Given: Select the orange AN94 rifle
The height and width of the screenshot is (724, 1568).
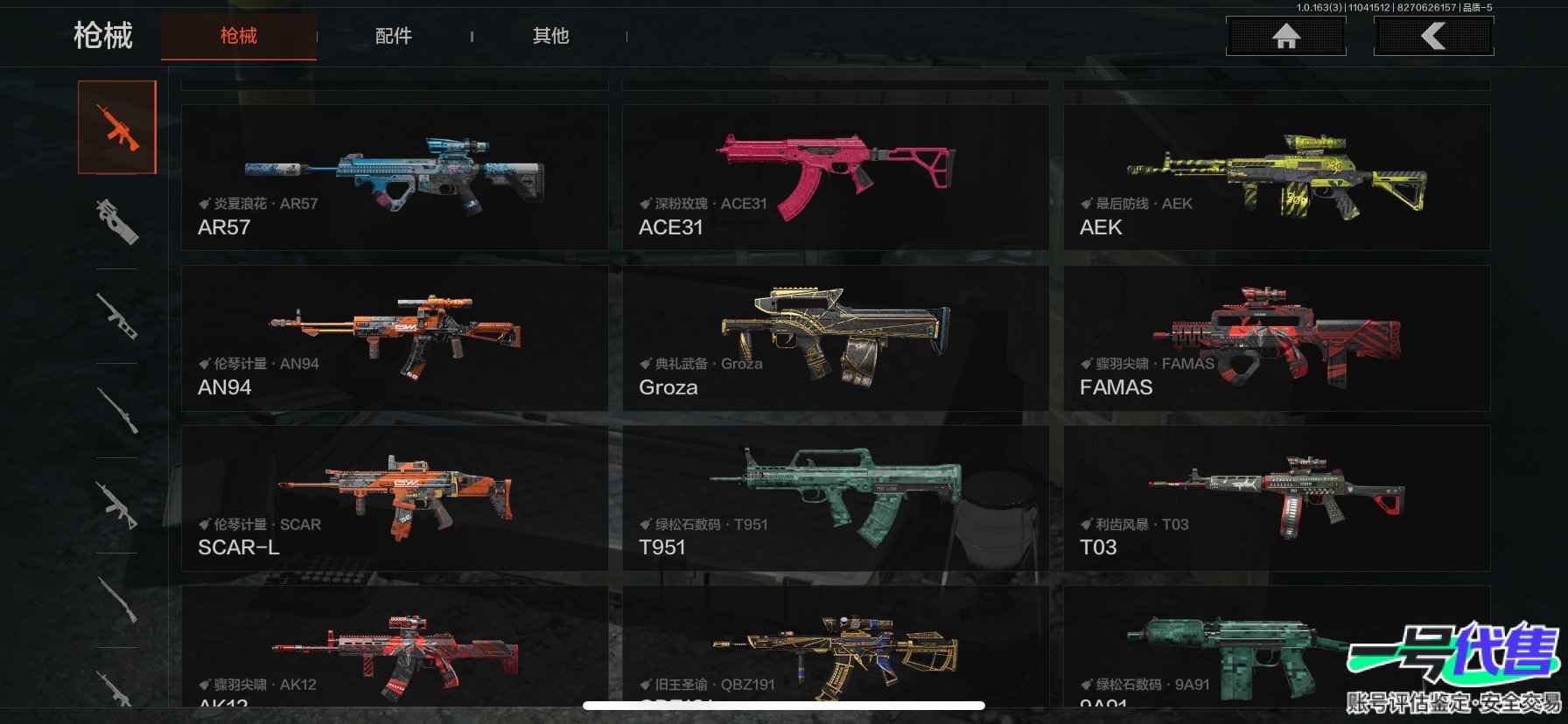Looking at the screenshot, I should [x=394, y=338].
